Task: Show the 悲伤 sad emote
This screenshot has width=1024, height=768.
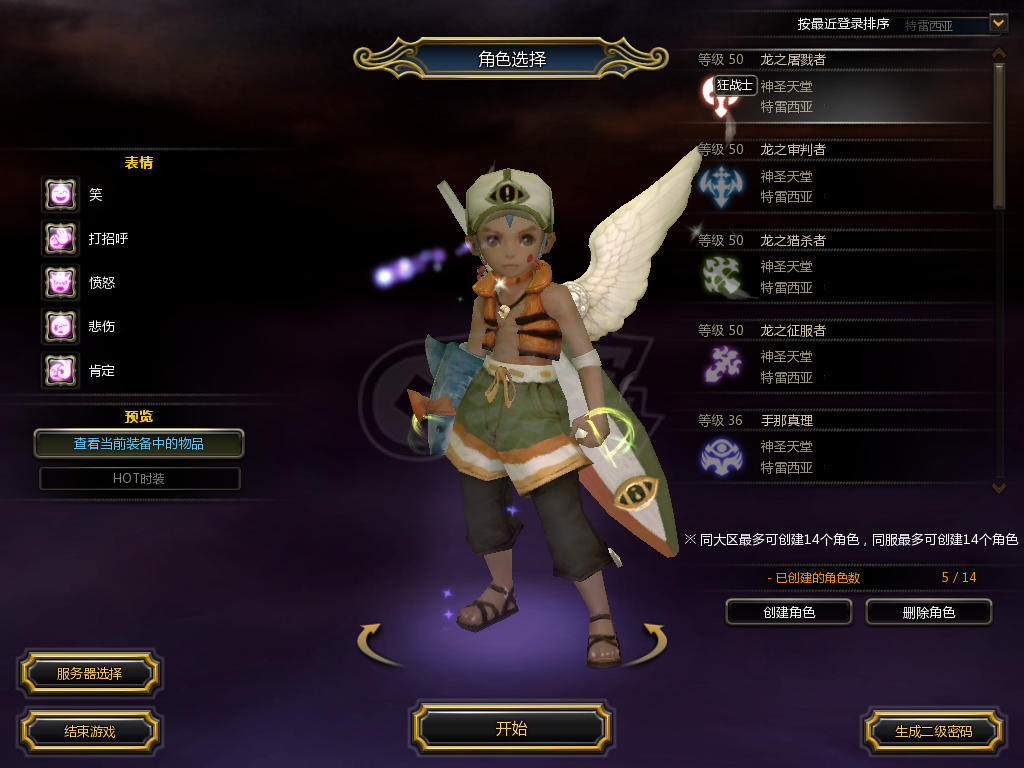Action: (60, 326)
